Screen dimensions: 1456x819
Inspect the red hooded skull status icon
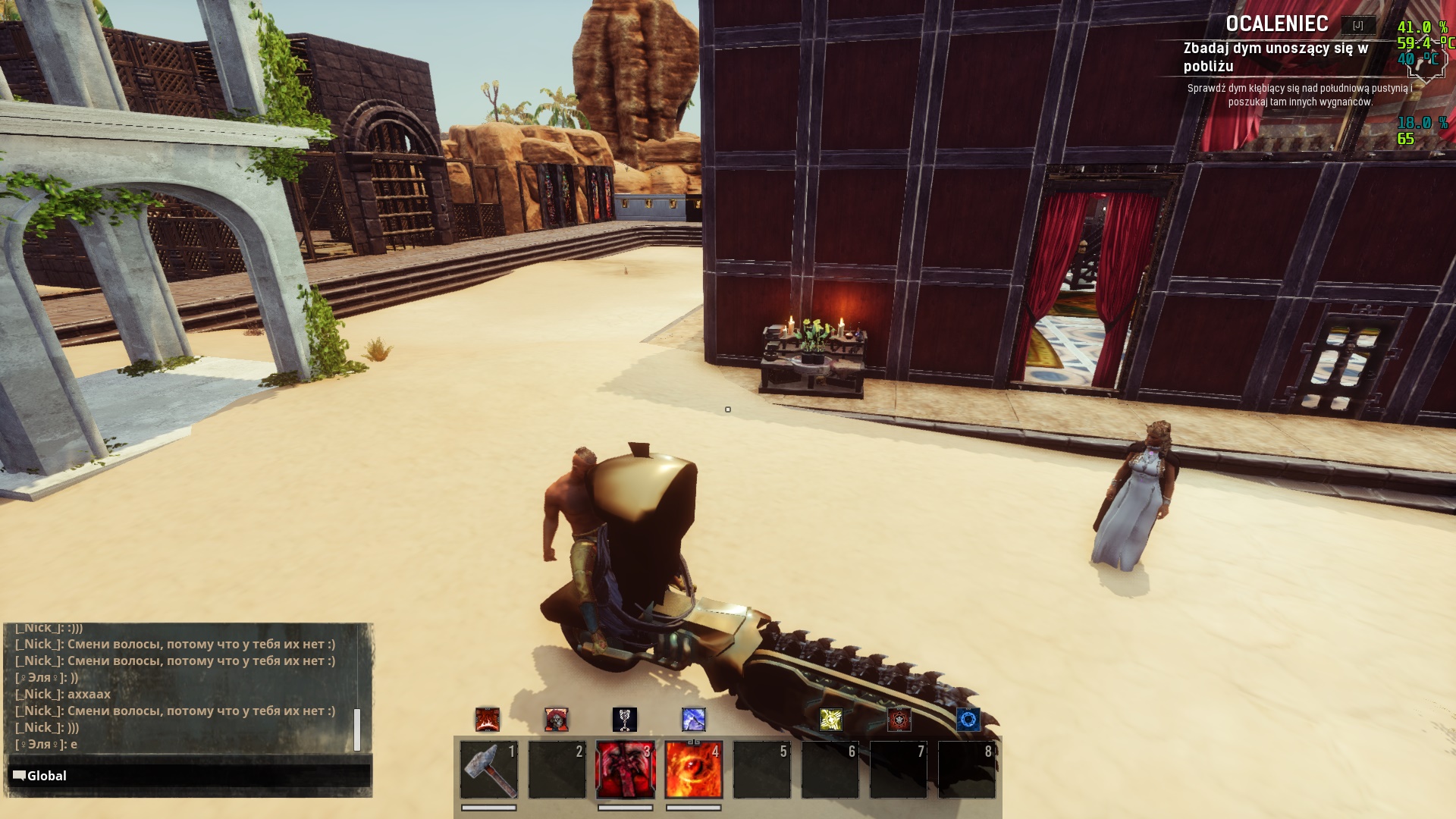pyautogui.click(x=556, y=719)
